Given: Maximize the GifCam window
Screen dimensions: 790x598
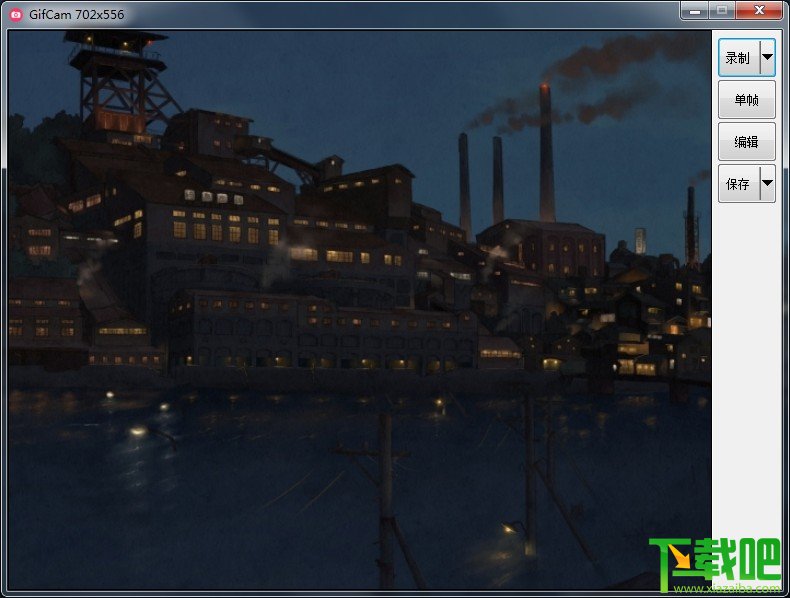Looking at the screenshot, I should pyautogui.click(x=720, y=10).
